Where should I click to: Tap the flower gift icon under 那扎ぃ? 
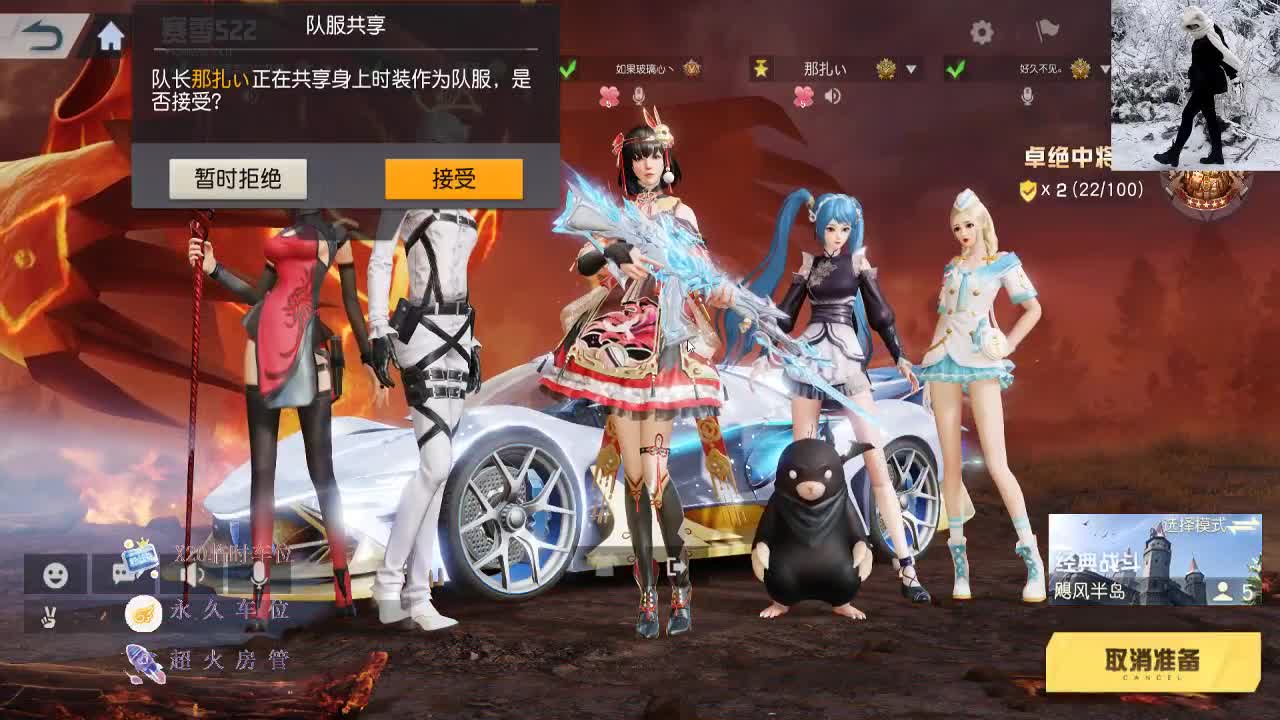pos(803,97)
